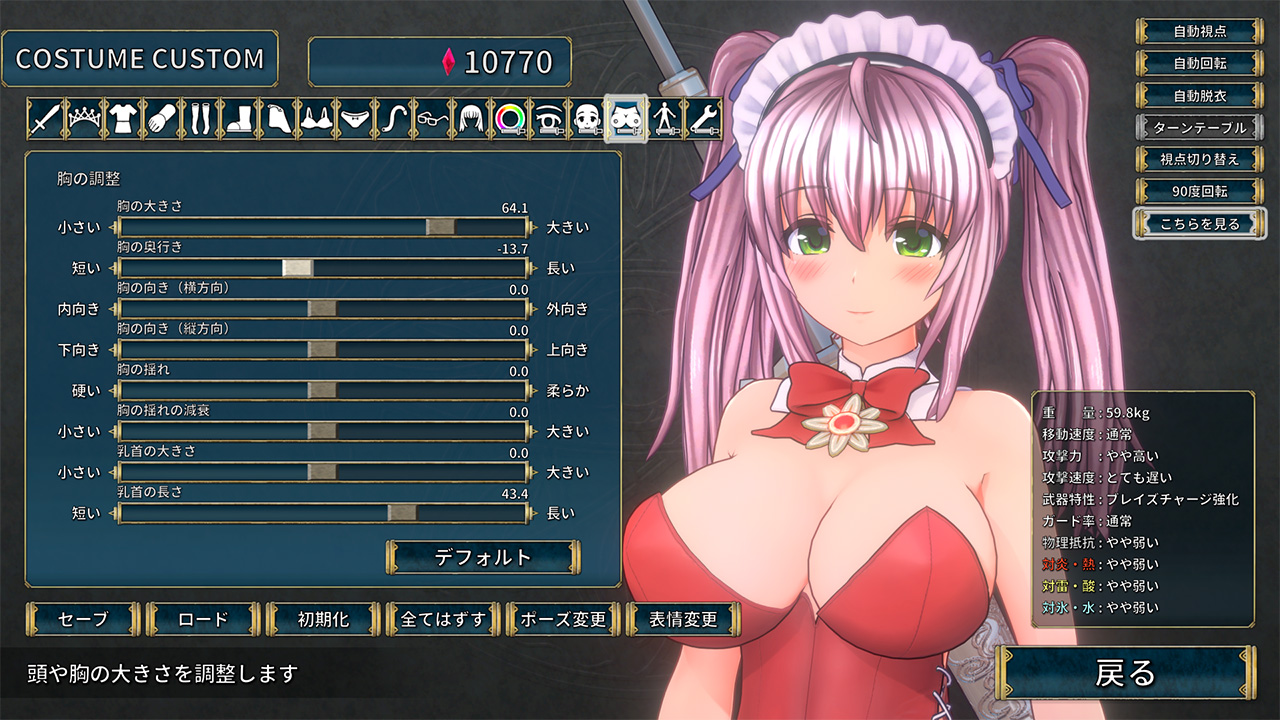The width and height of the screenshot is (1280, 720).
Task: Toggle the ターンテーブル turntable option
Action: tap(1199, 127)
